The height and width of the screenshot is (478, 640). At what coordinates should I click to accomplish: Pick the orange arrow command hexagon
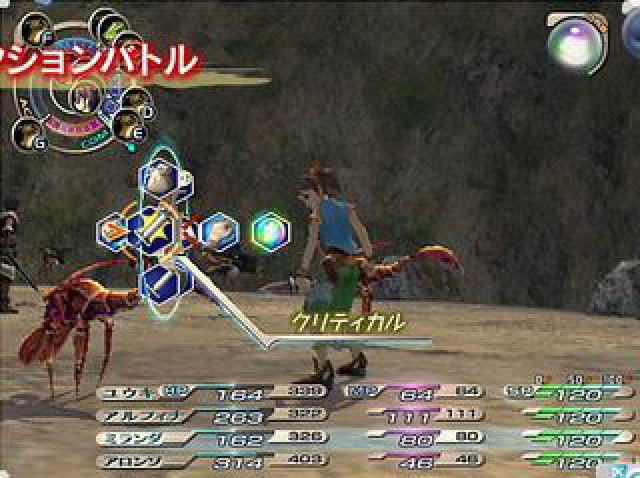click(x=115, y=231)
